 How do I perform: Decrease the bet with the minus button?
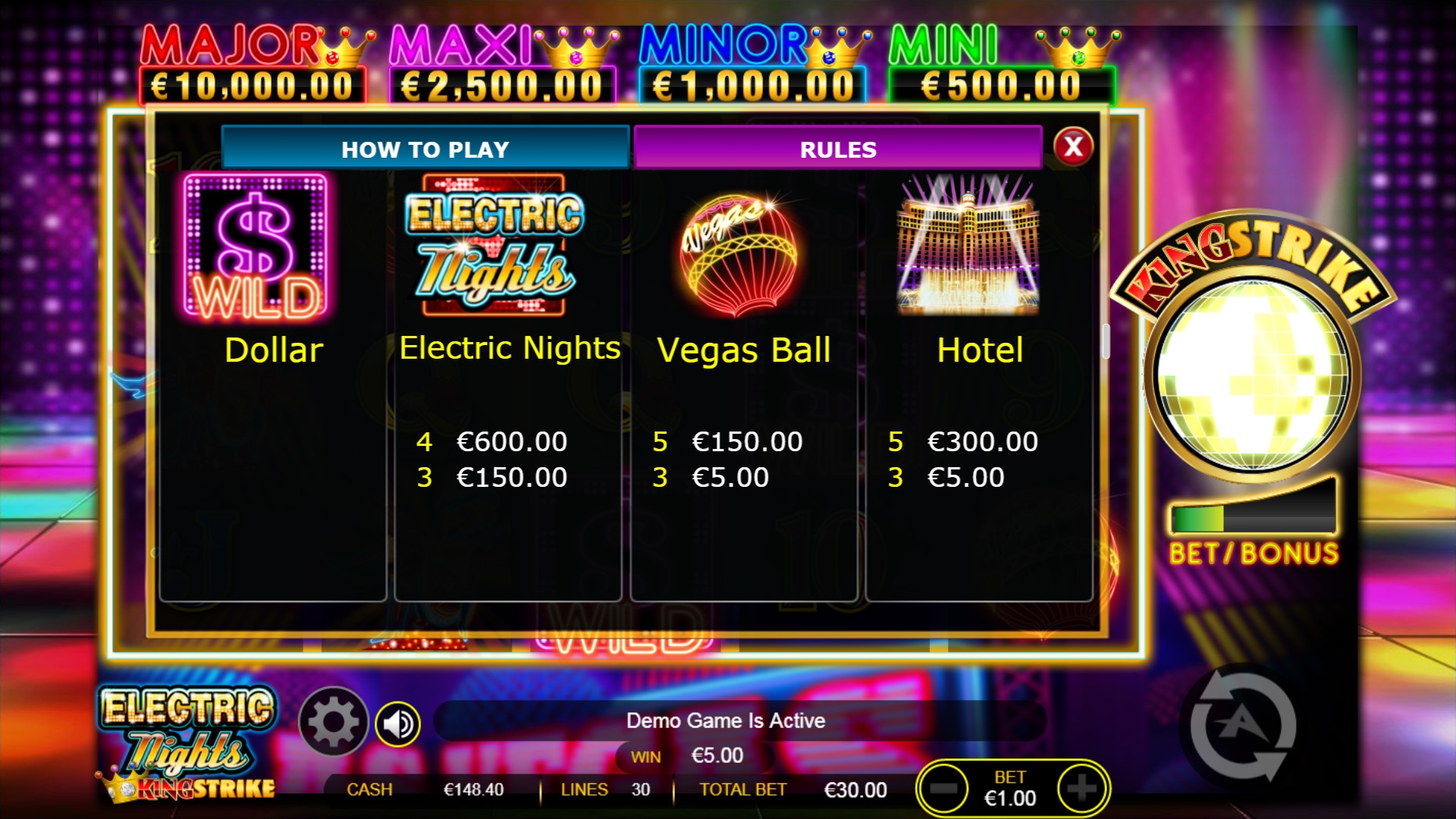943,789
